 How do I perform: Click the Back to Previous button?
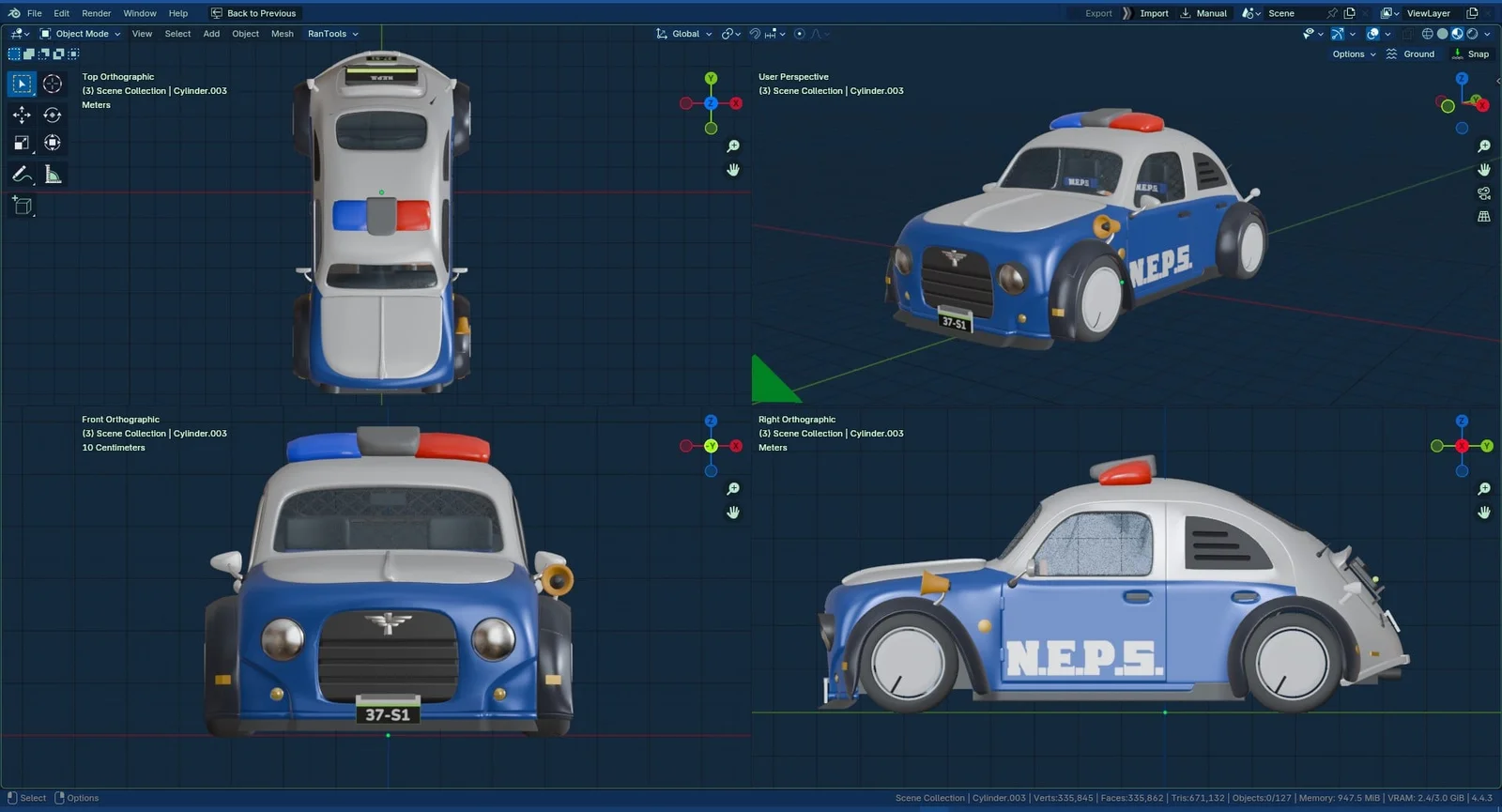tap(254, 13)
